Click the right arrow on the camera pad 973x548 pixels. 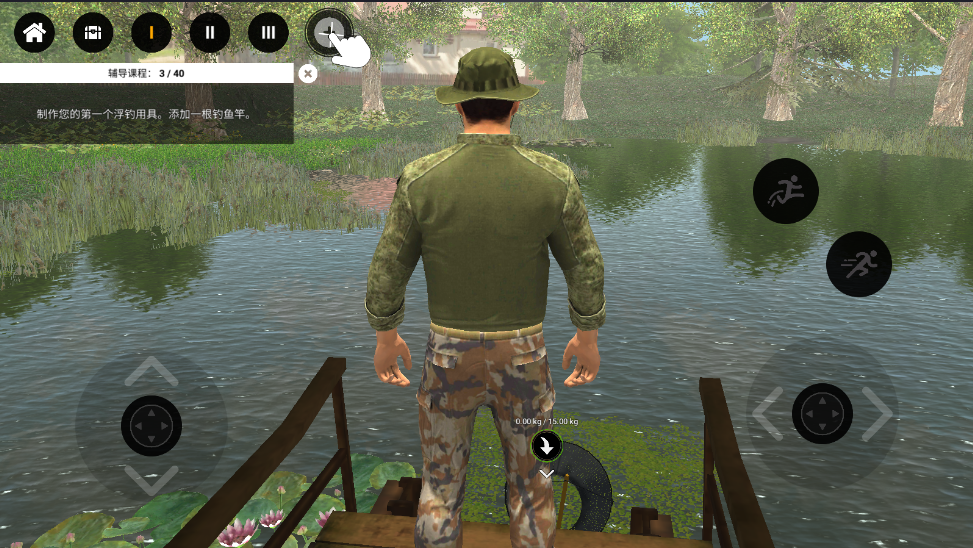[877, 413]
